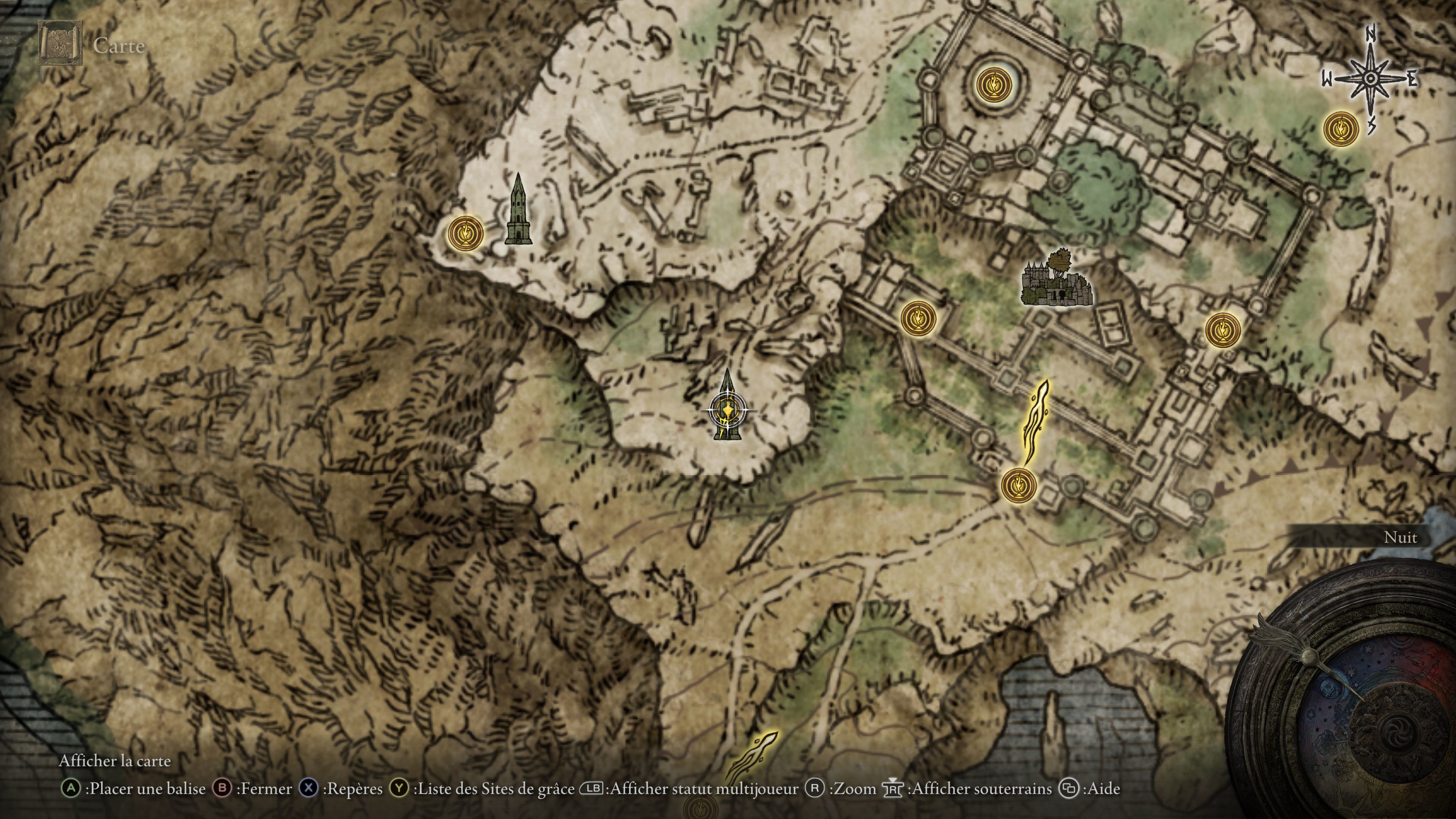Choose the grace site inside the circular courtyard
This screenshot has height=819, width=1456.
click(x=994, y=85)
